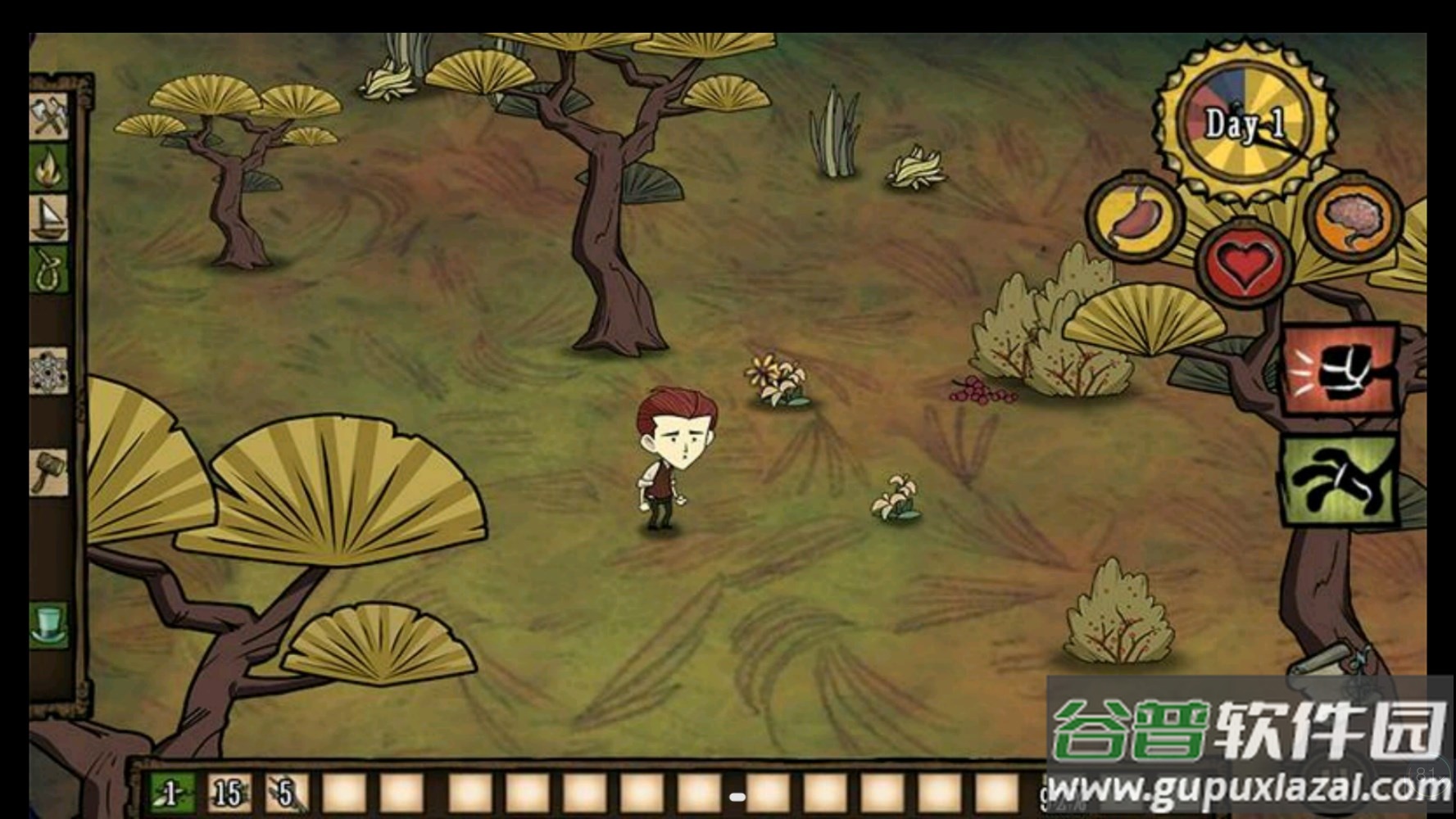
Task: Open the rope Survival crafting tab
Action: click(48, 269)
